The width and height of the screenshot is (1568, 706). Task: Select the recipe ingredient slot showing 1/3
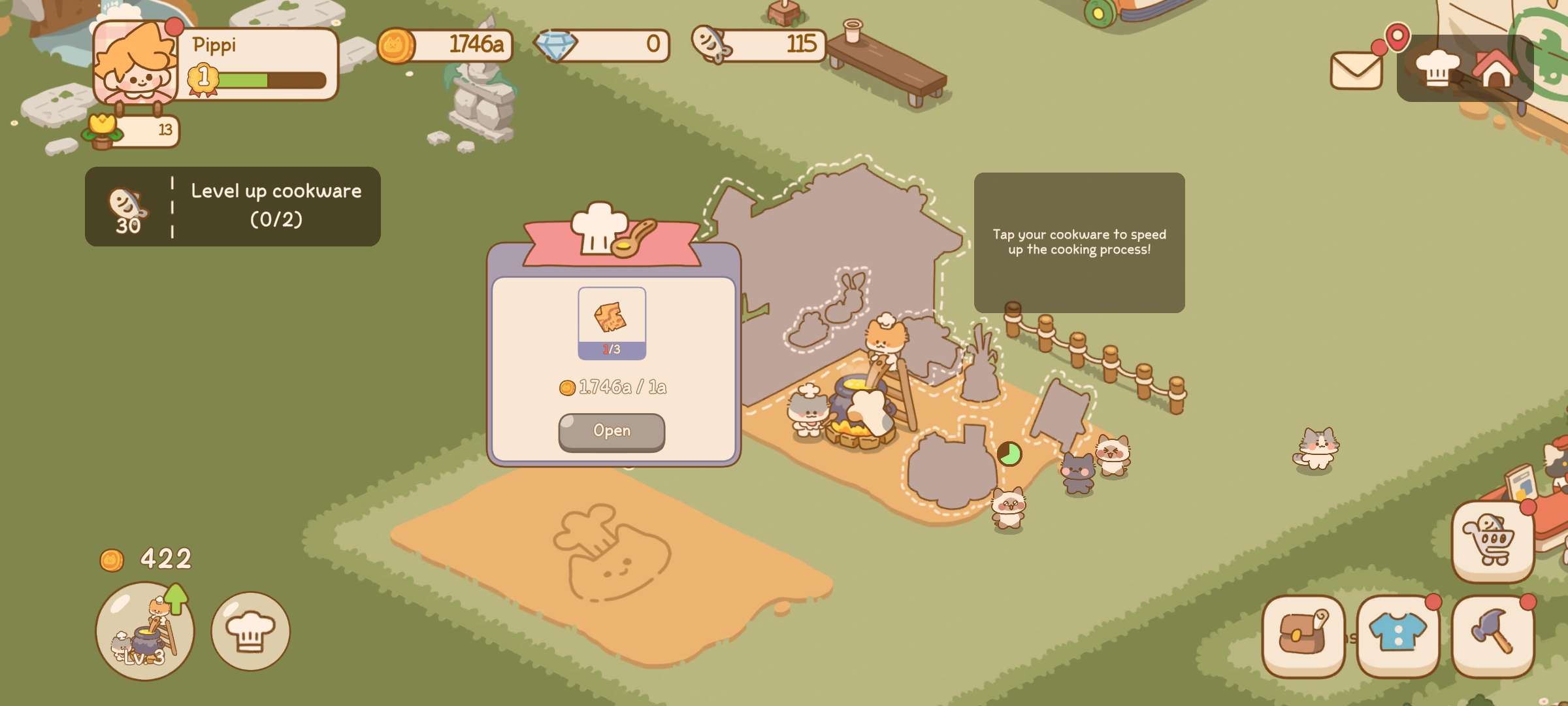click(x=612, y=323)
